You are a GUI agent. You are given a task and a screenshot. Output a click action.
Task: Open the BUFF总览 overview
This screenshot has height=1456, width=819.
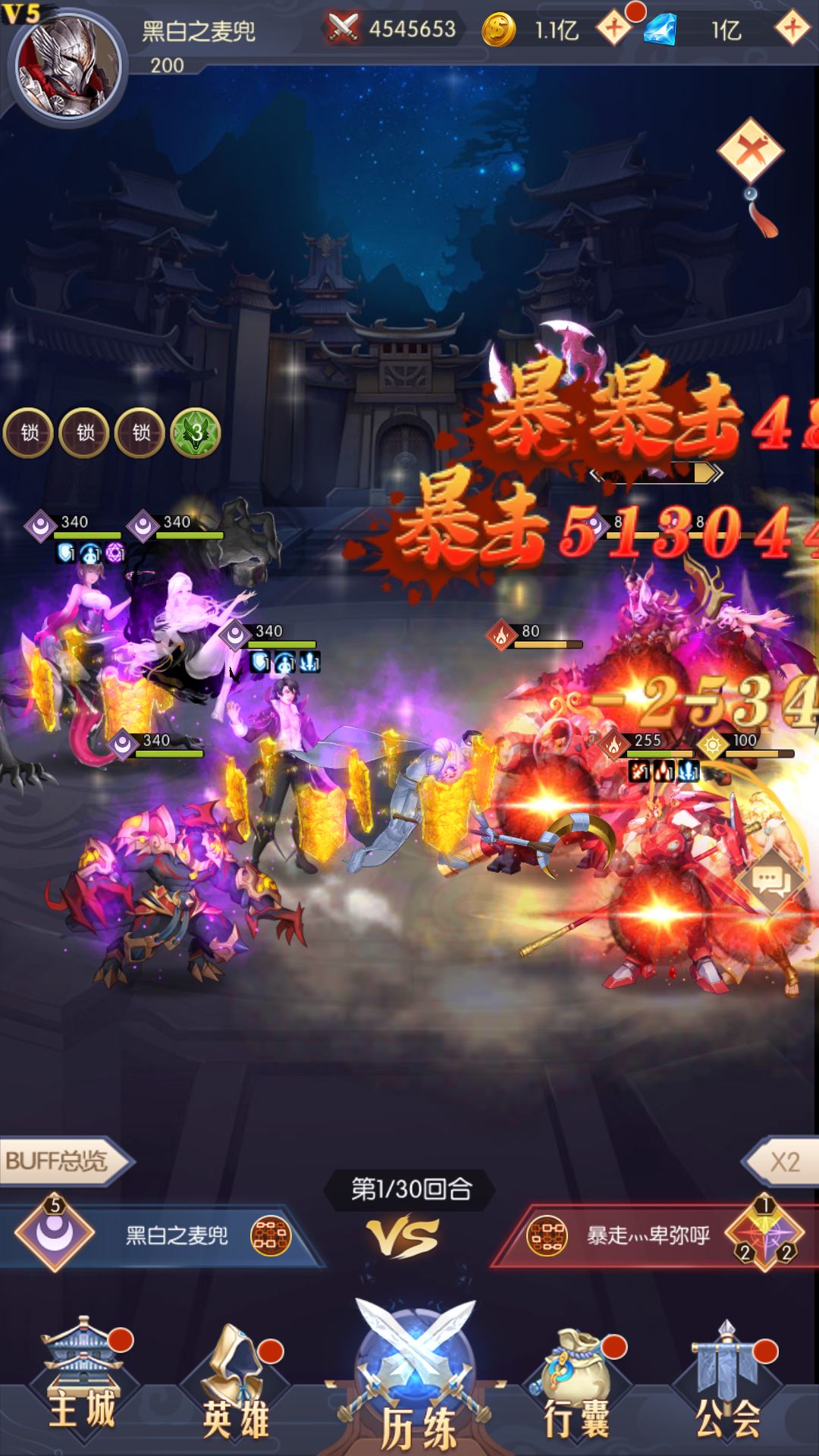click(x=62, y=1161)
